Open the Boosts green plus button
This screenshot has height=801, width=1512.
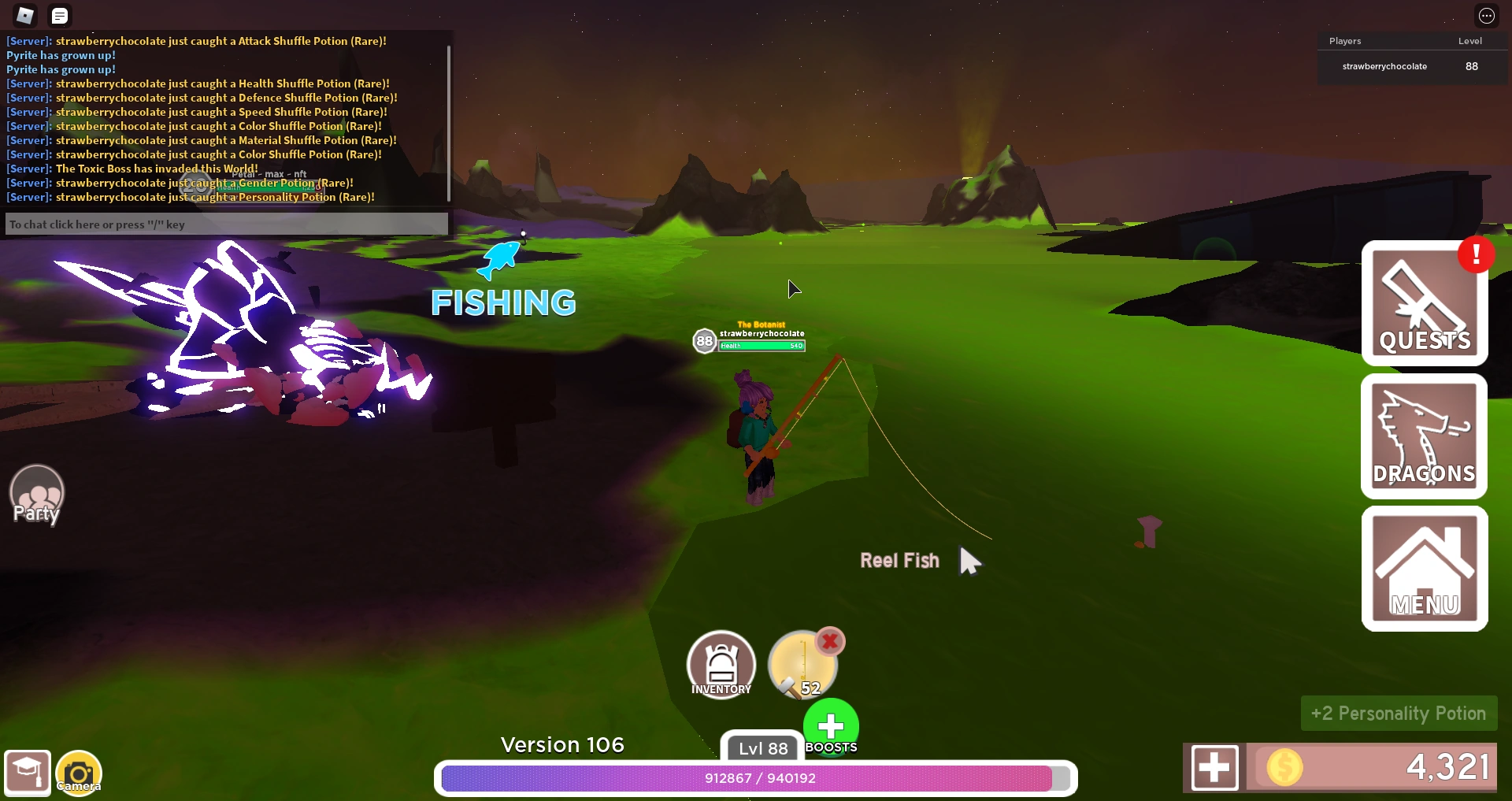tap(831, 726)
